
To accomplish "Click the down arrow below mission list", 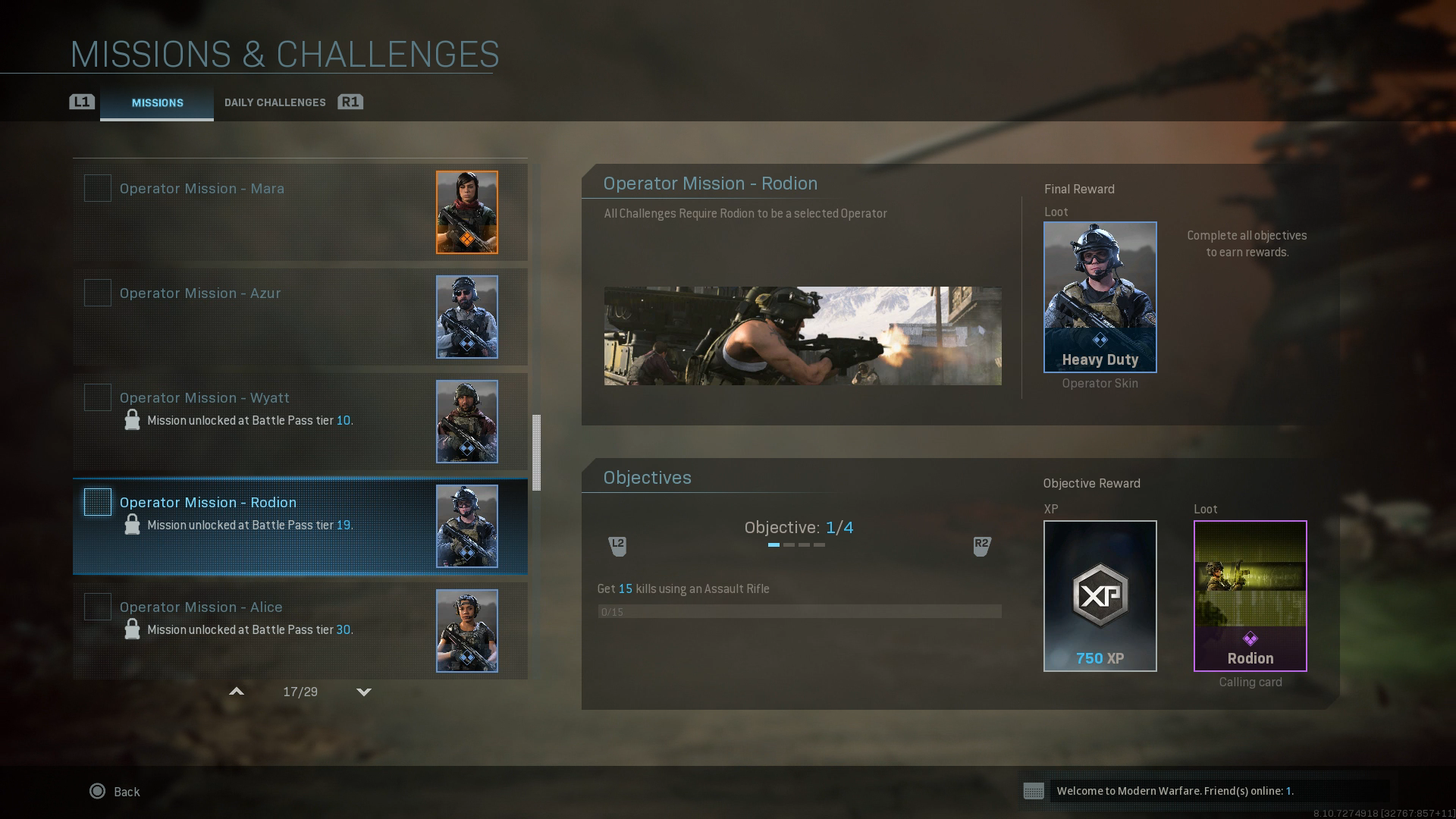I will tap(364, 692).
